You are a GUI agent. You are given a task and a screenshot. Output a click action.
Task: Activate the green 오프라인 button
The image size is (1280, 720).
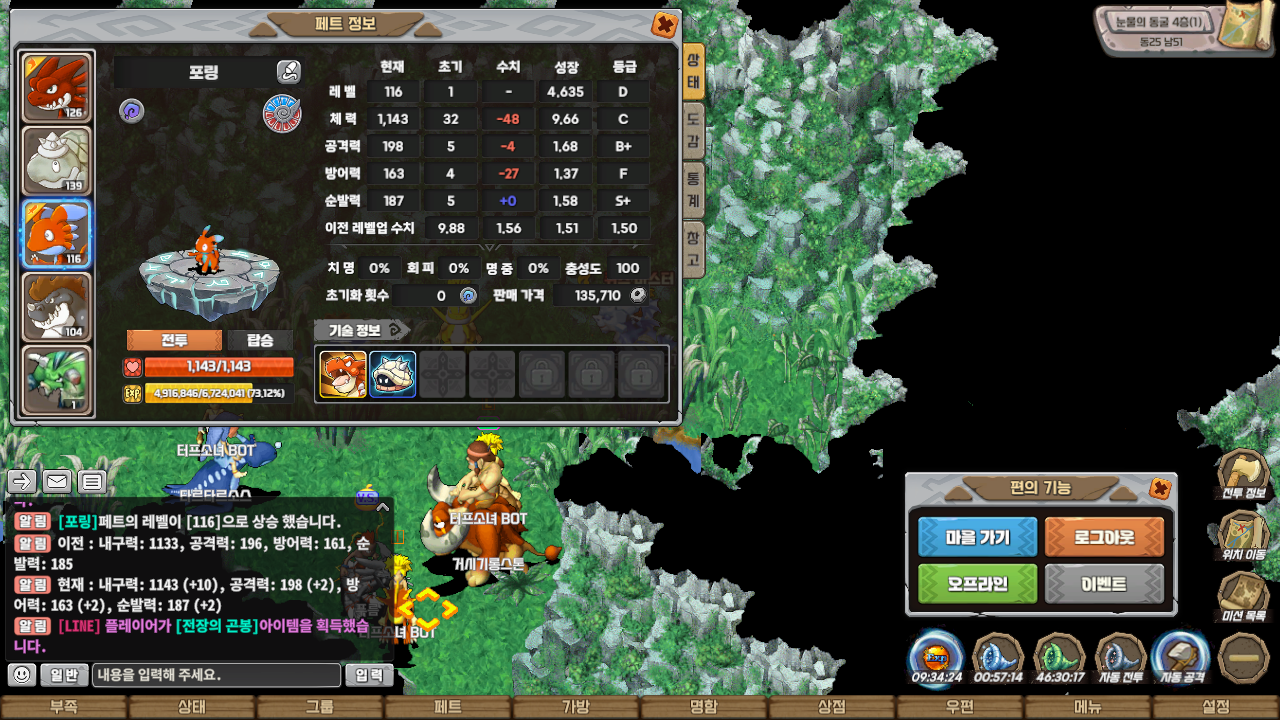[x=977, y=584]
